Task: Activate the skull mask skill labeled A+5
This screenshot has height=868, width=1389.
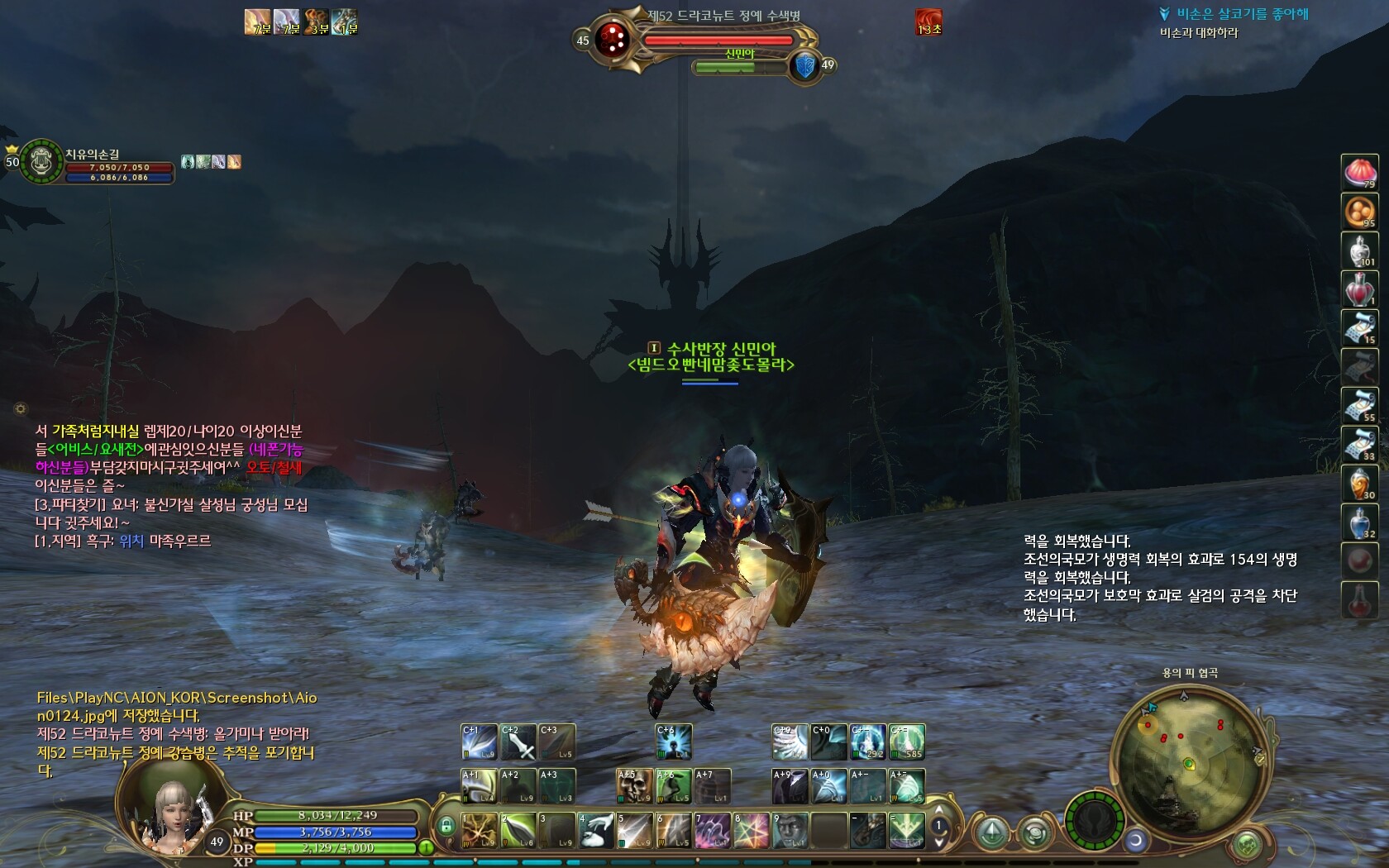Action: (x=634, y=786)
